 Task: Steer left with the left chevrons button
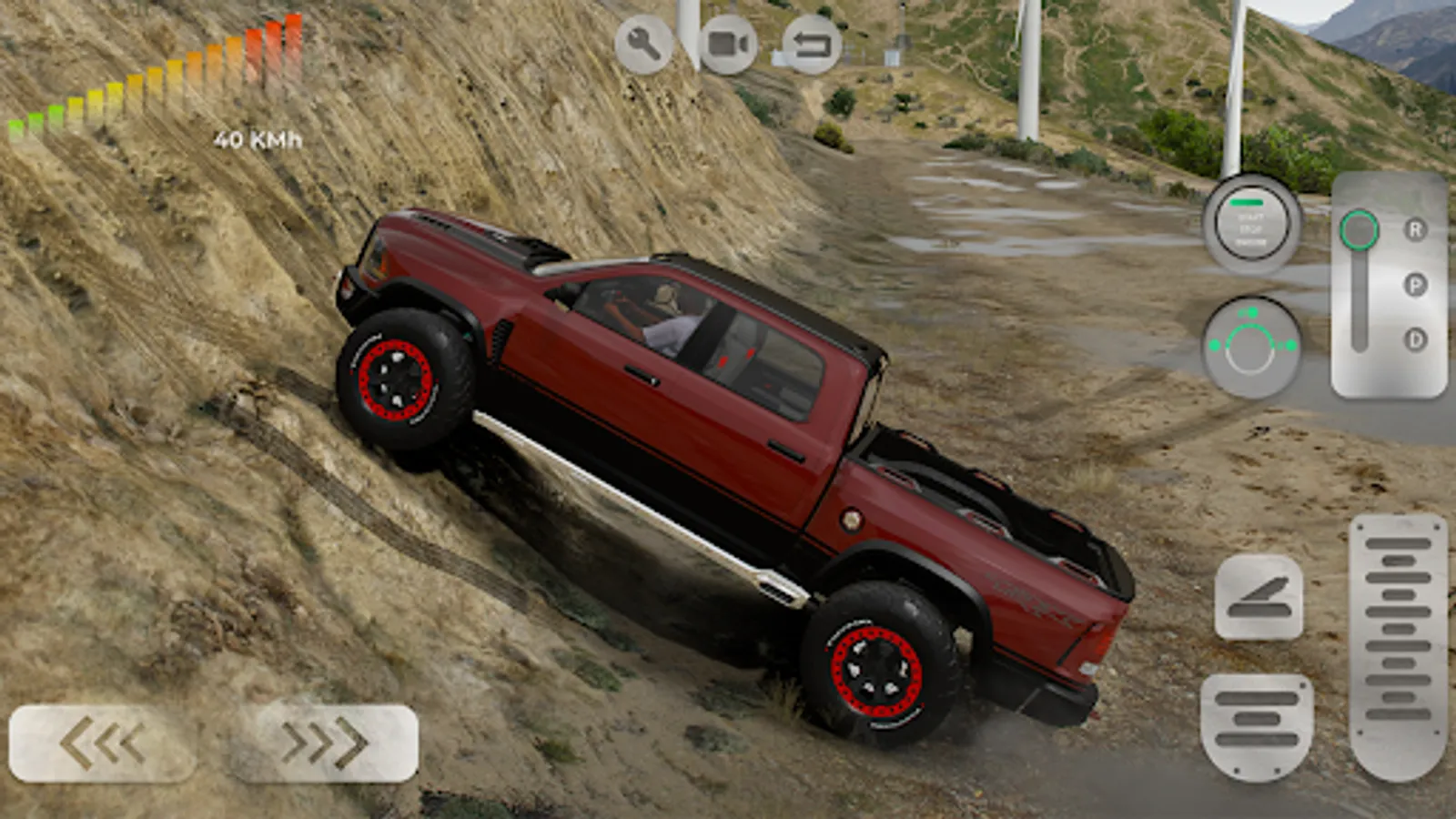pyautogui.click(x=102, y=743)
